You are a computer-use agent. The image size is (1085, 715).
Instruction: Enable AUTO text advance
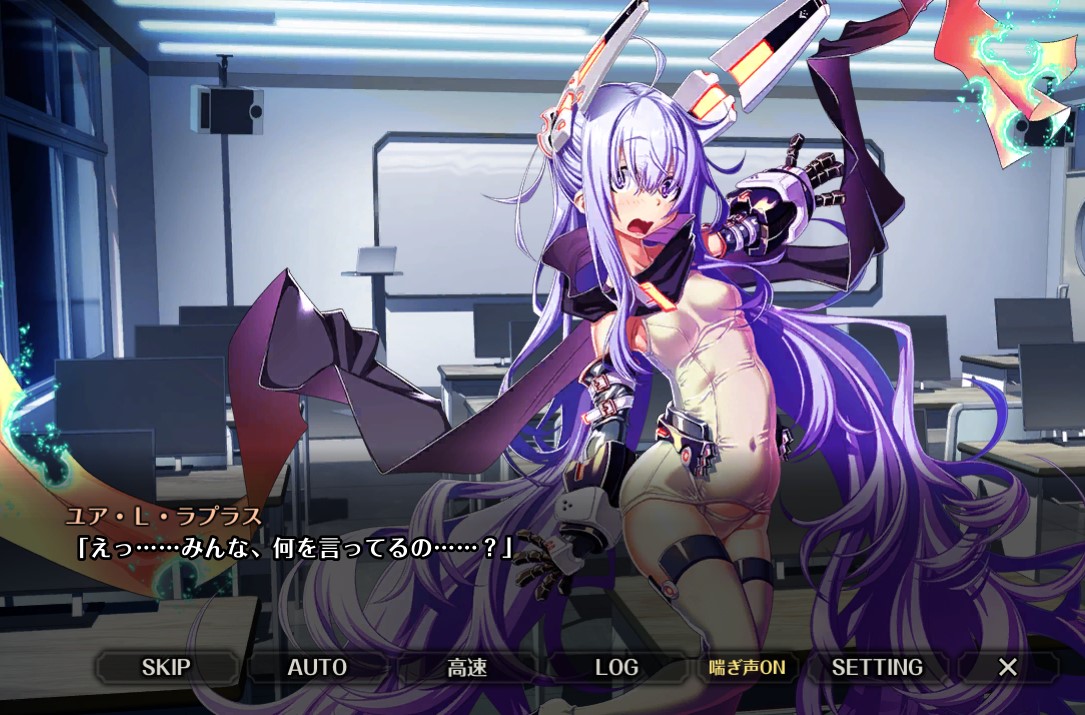(x=317, y=667)
